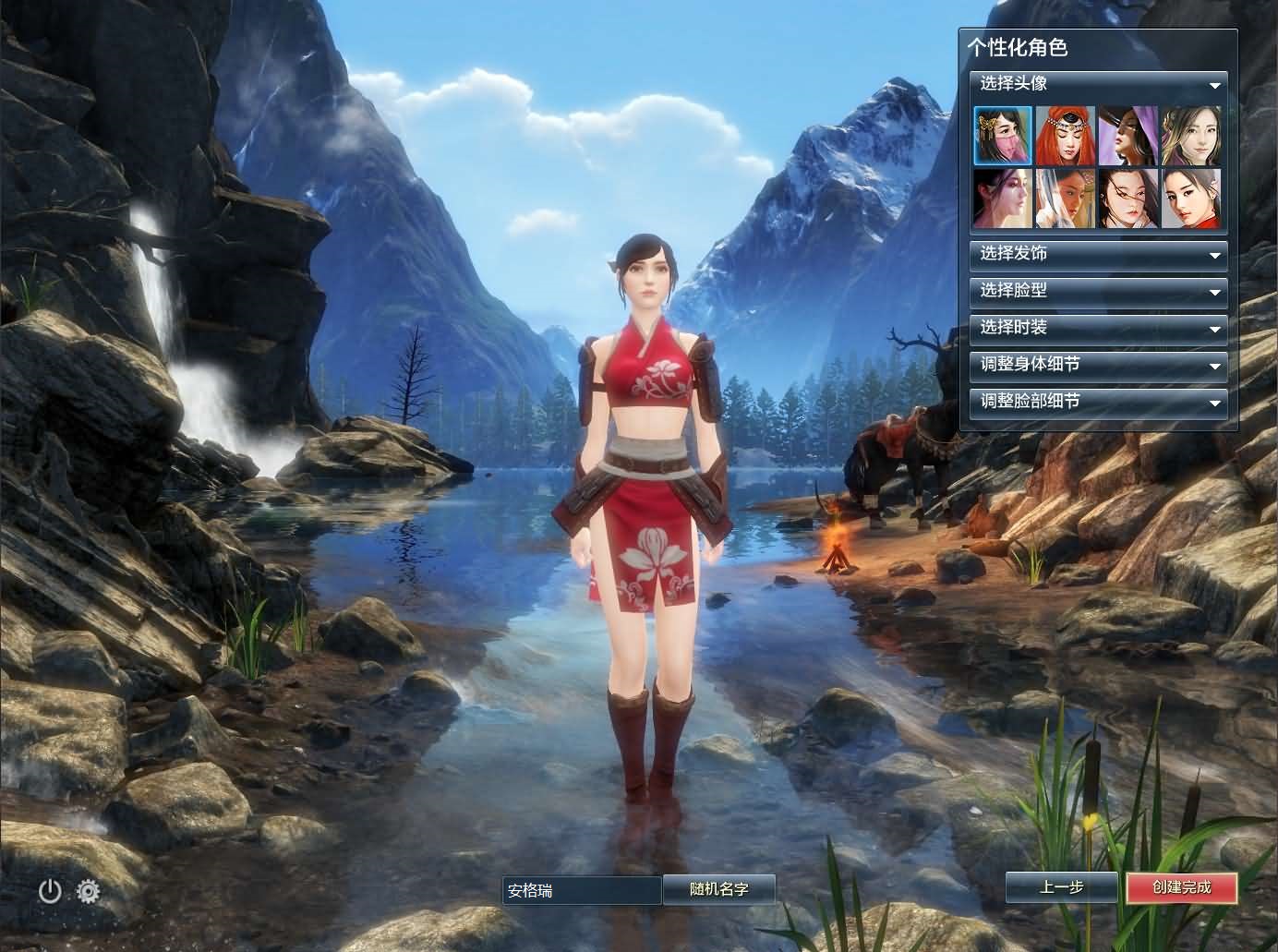Open the 选择脸型 face shape section
Viewport: 1278px width, 952px height.
point(1098,291)
